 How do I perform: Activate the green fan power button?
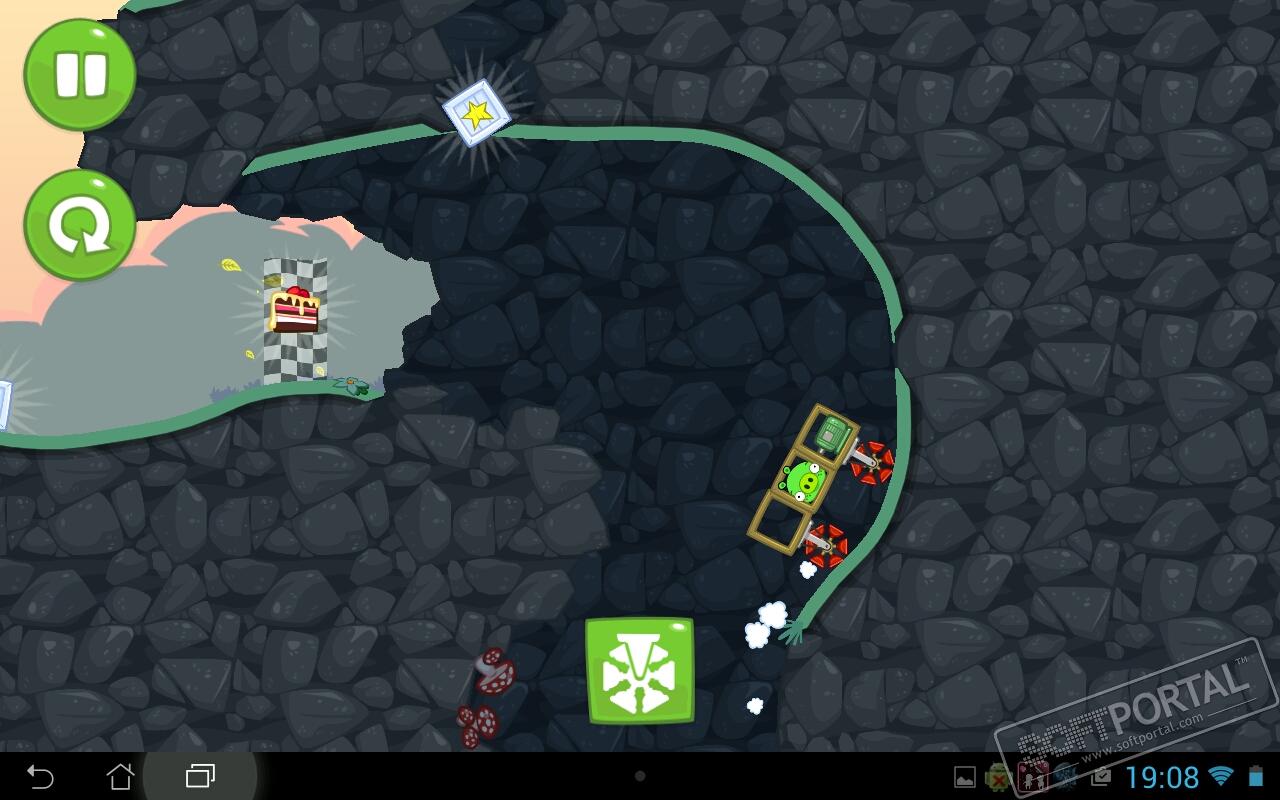640,671
